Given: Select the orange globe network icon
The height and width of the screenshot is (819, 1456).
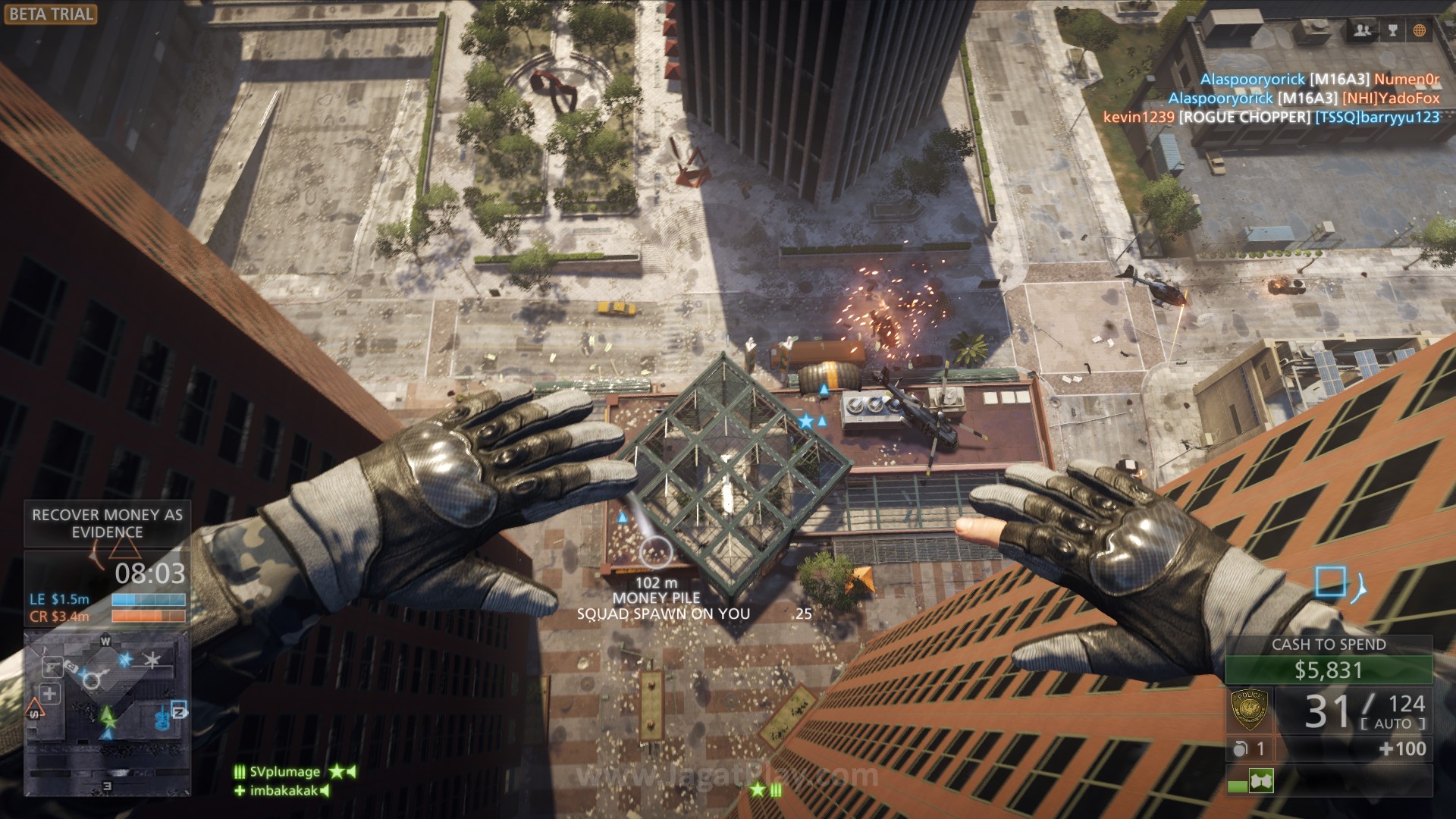Looking at the screenshot, I should pos(1420,30).
